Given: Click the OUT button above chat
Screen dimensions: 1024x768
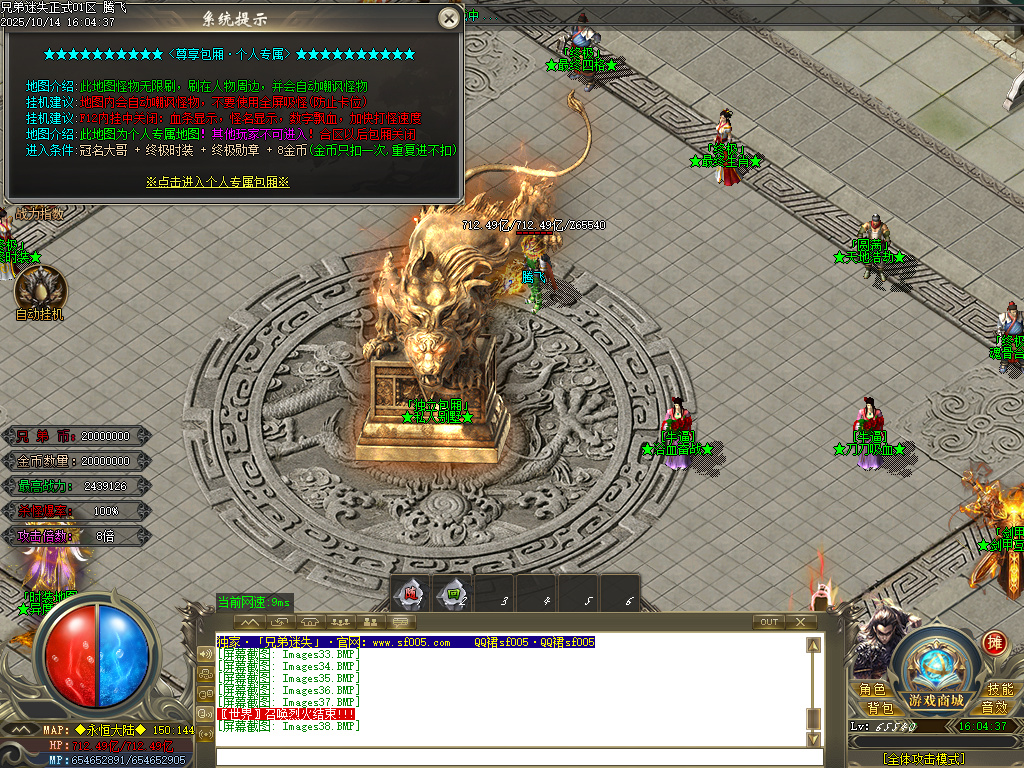Looking at the screenshot, I should (x=769, y=622).
